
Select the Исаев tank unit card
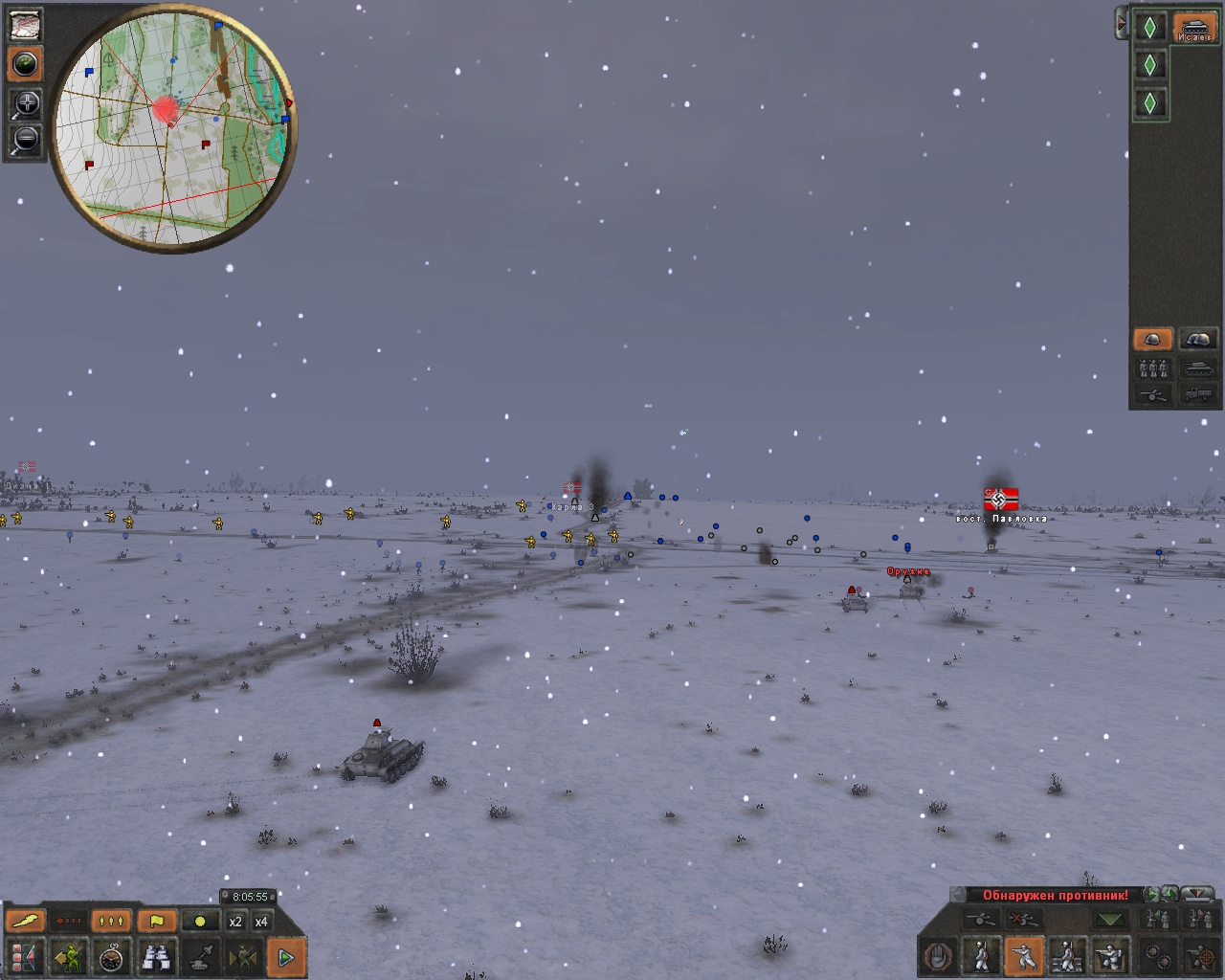(1193, 27)
